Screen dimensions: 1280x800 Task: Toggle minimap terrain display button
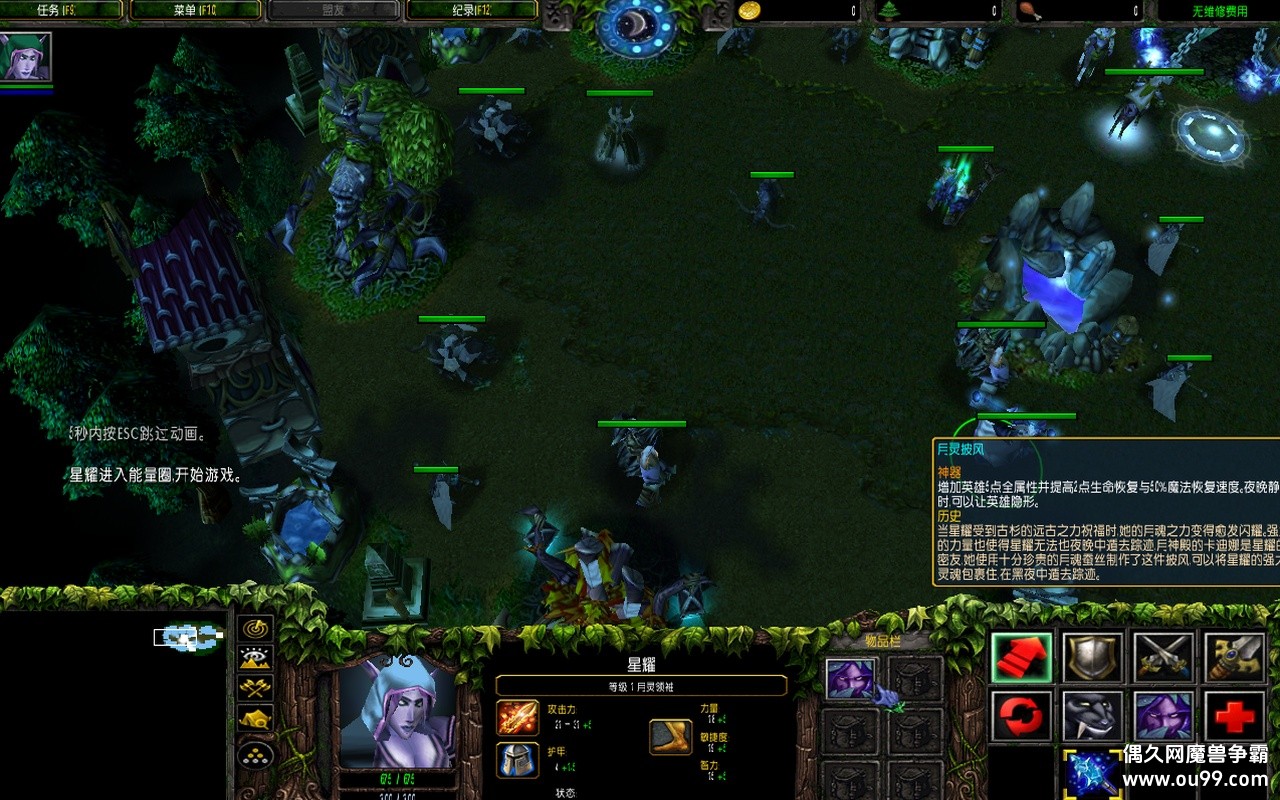click(x=258, y=658)
